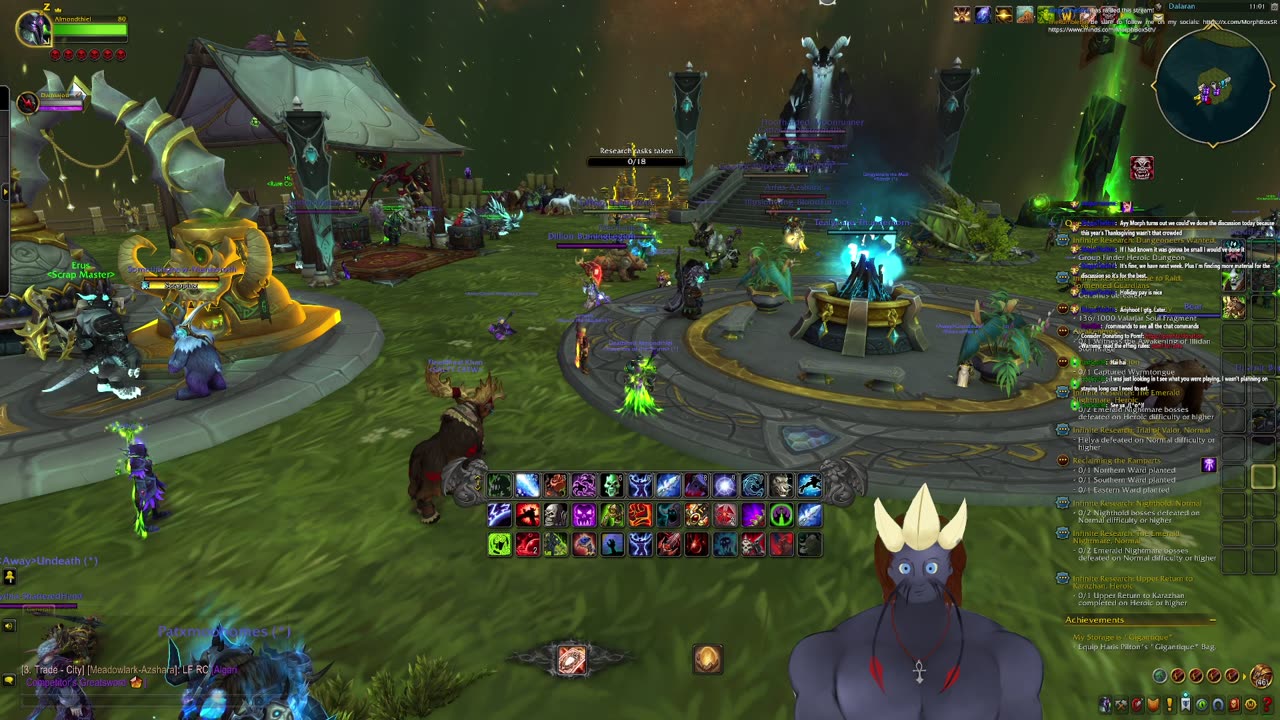Select the Infinite Research: Nighthold quest entry
The height and width of the screenshot is (720, 1280).
coord(1136,503)
